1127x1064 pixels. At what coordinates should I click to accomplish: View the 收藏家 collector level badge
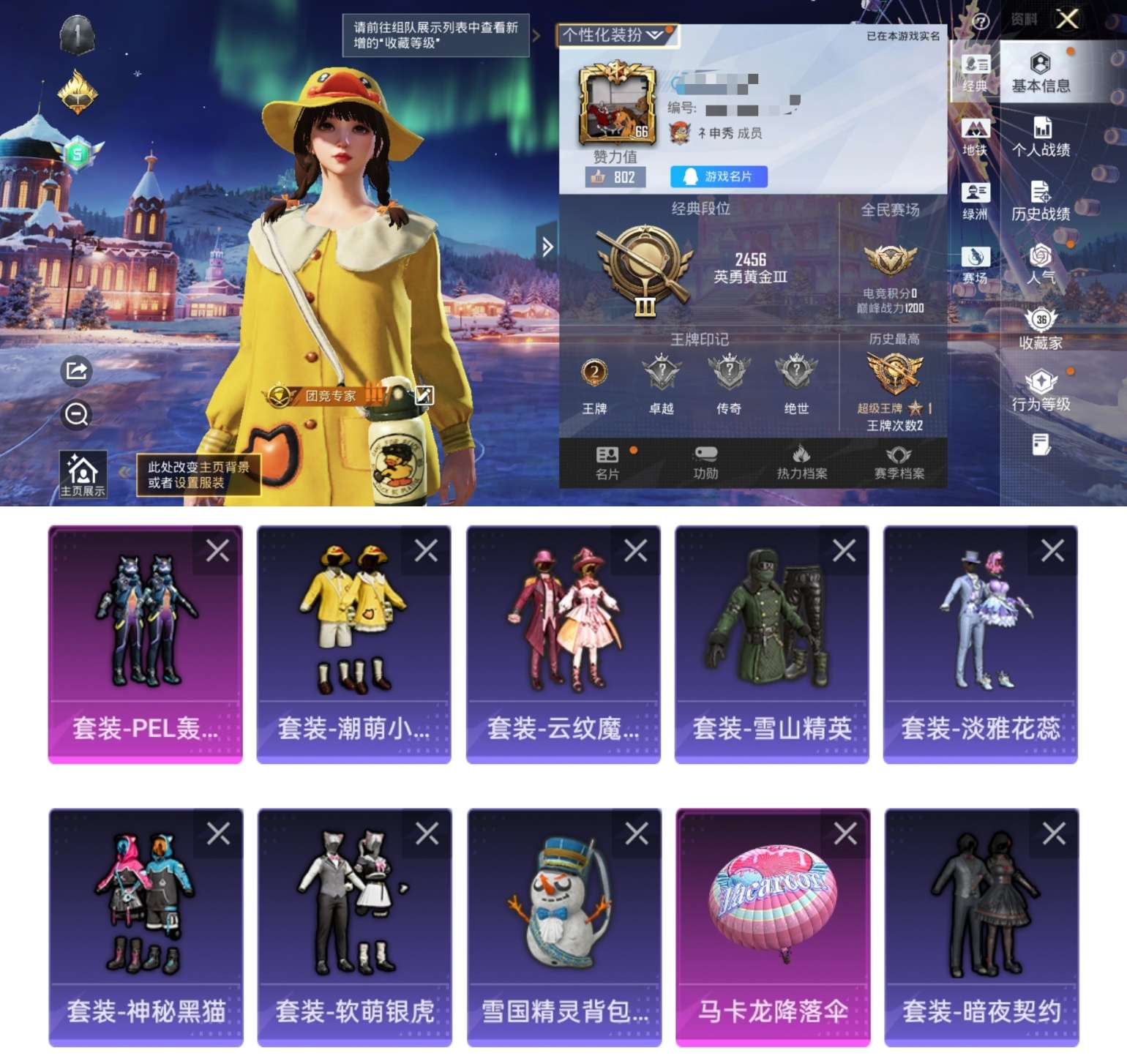point(1041,331)
